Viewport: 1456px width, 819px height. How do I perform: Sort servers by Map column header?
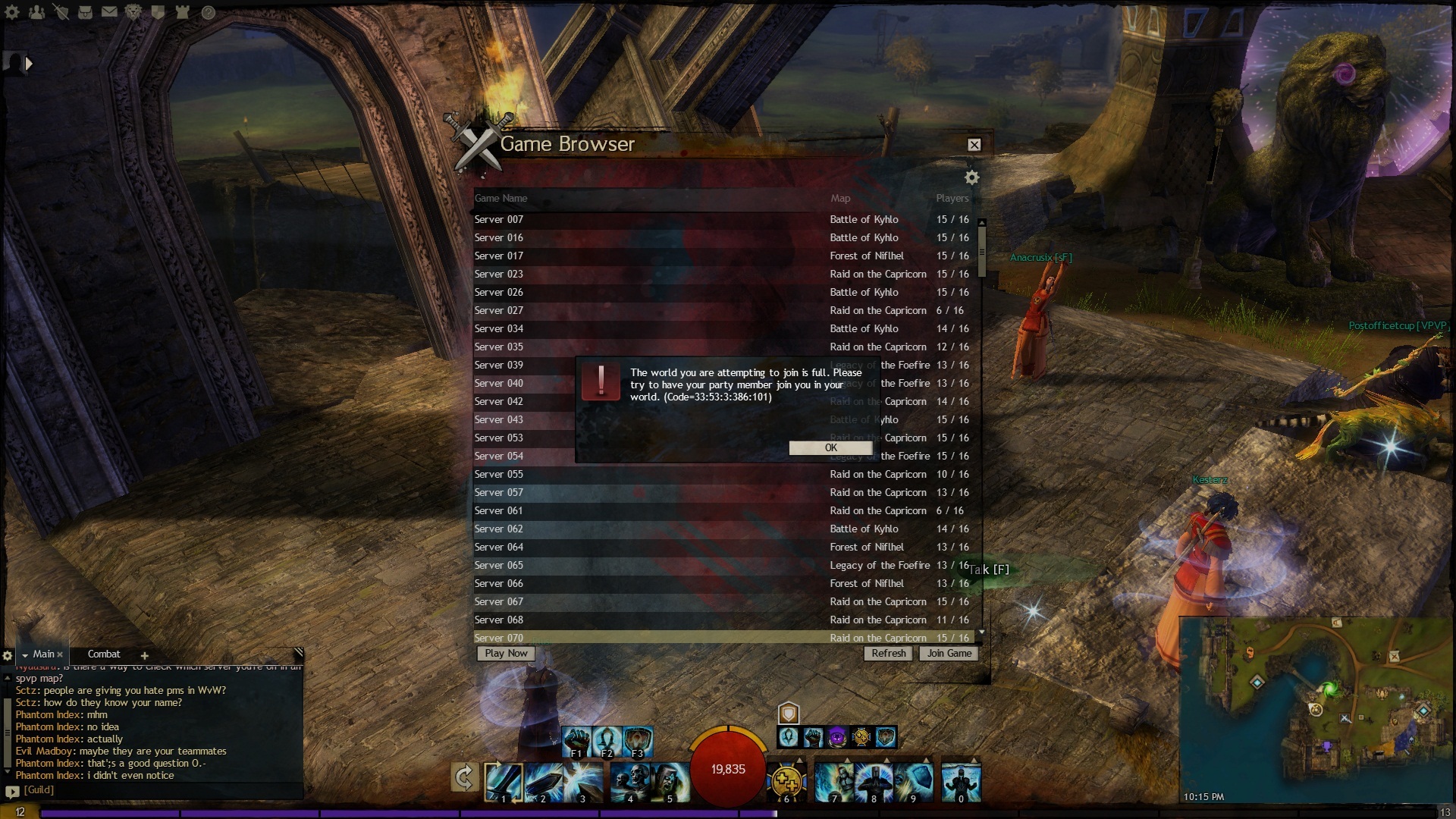840,199
